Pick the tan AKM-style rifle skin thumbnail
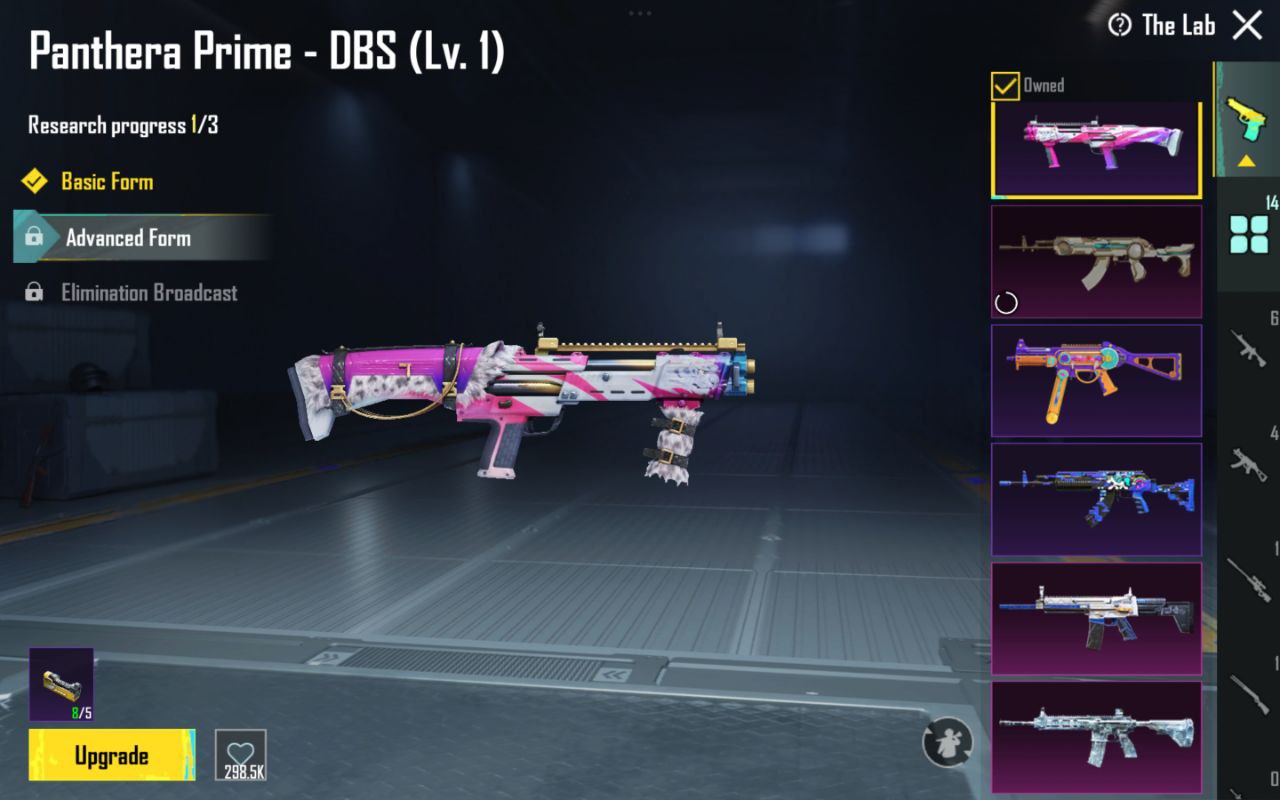Screen dimensions: 1280x800 click(x=1096, y=262)
